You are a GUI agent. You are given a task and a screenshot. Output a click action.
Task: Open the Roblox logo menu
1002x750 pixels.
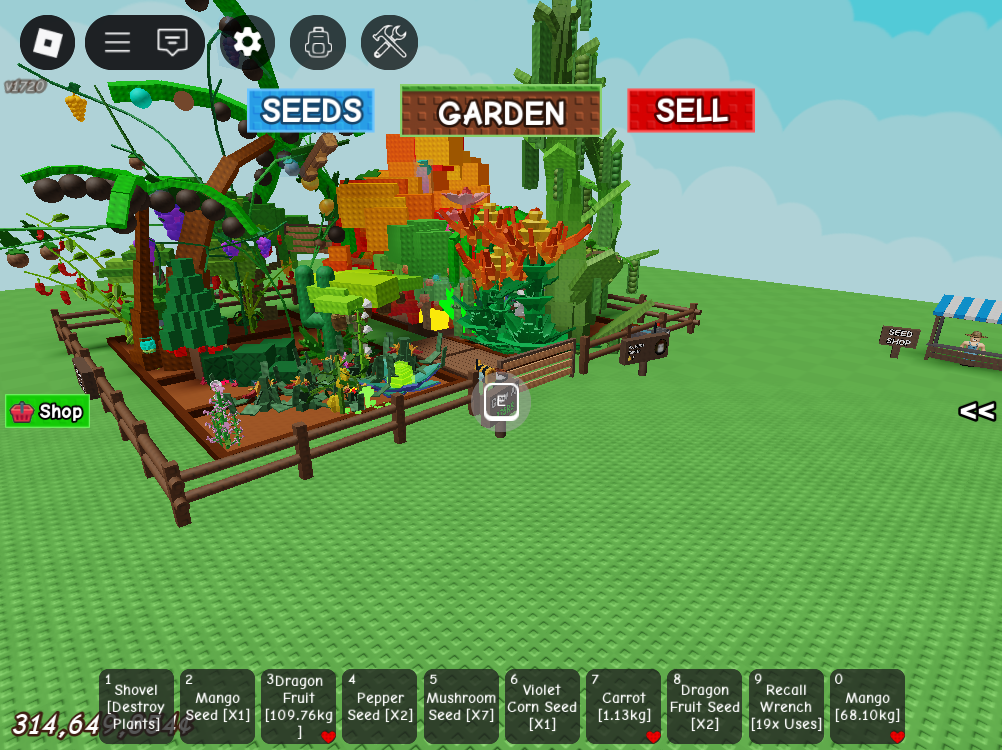click(x=47, y=42)
